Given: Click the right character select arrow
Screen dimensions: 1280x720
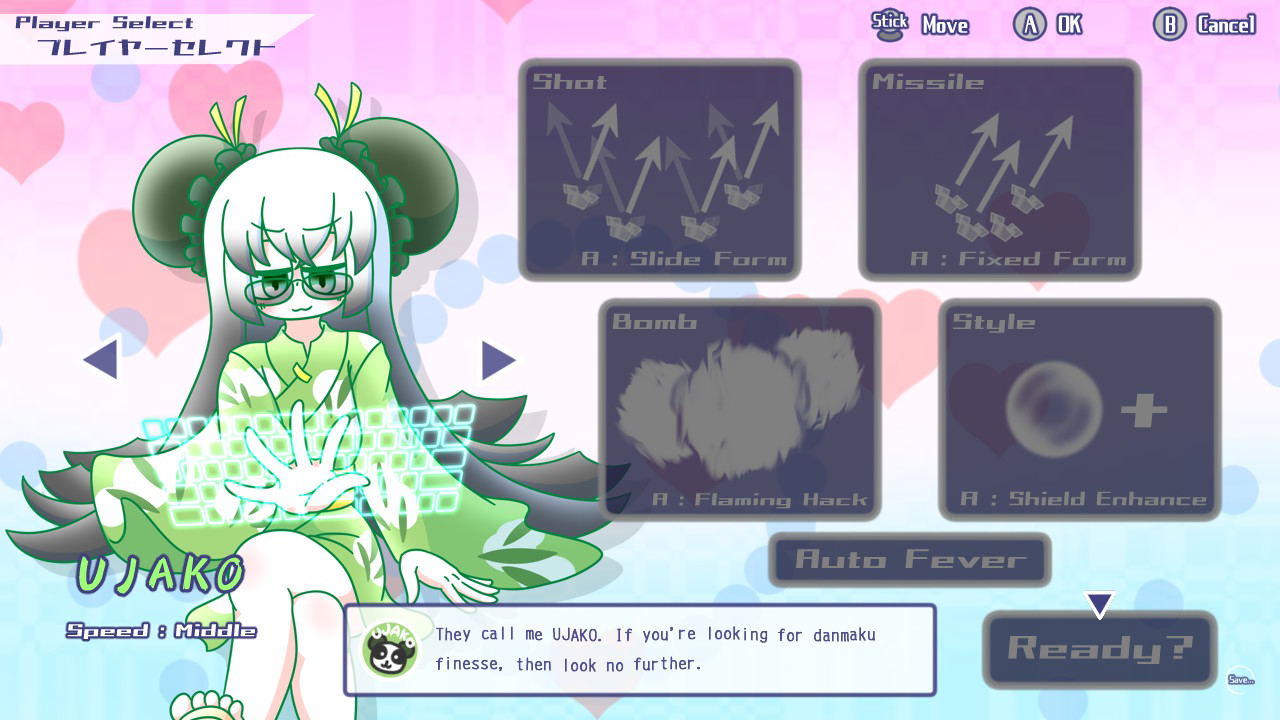Looking at the screenshot, I should click(x=495, y=361).
